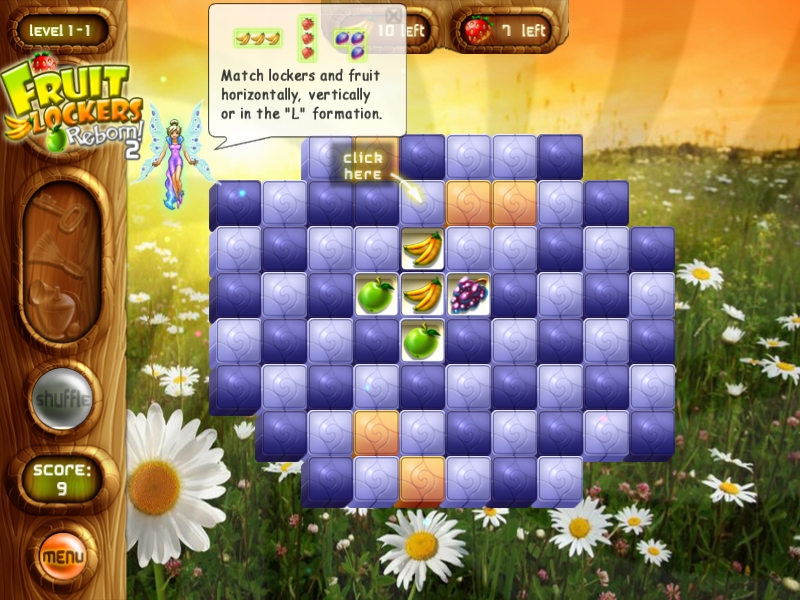Select the green apple below the bananas
The height and width of the screenshot is (600, 800).
tap(422, 340)
